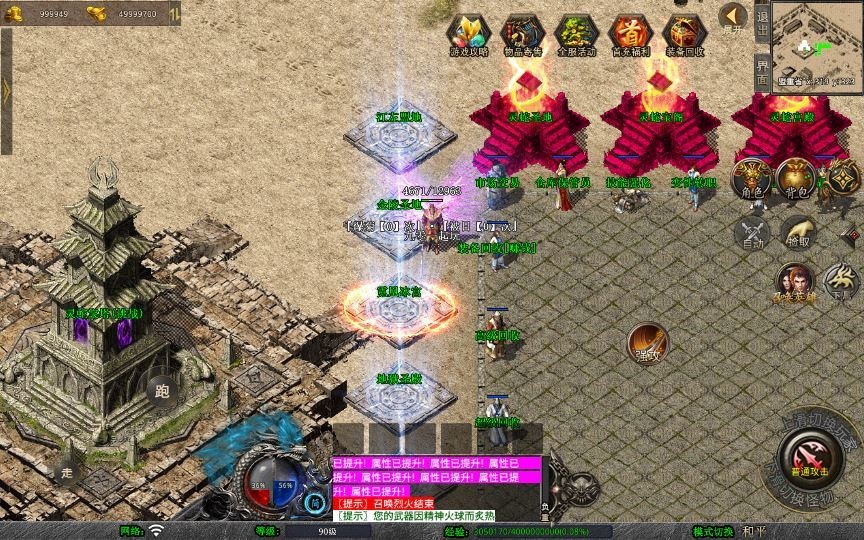Activate 召唤英雄 summon hero
This screenshot has width=864, height=540.
click(795, 283)
